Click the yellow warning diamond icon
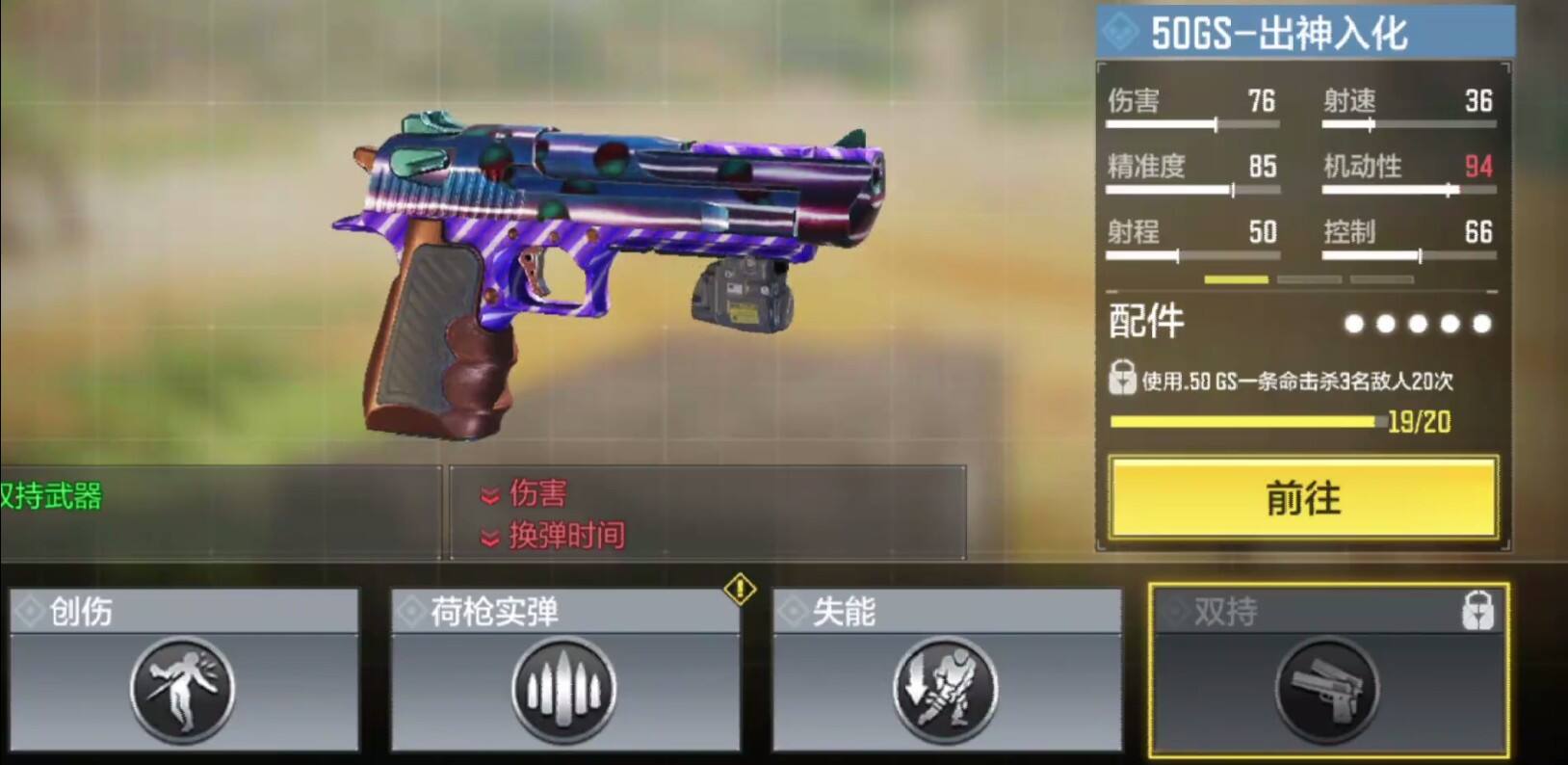Viewport: 1568px width, 765px height. (x=740, y=589)
